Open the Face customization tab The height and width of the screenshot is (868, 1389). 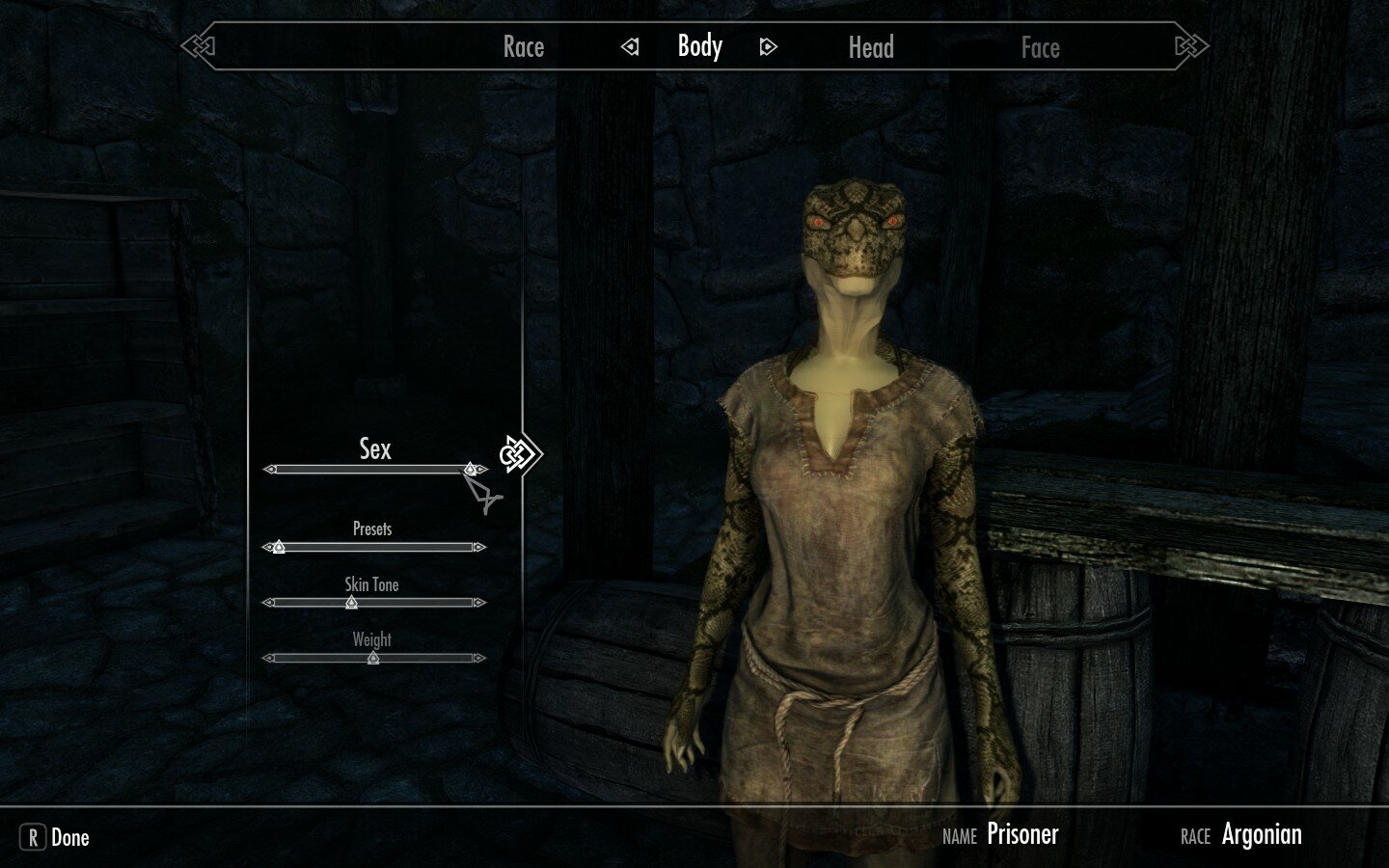[x=1041, y=46]
